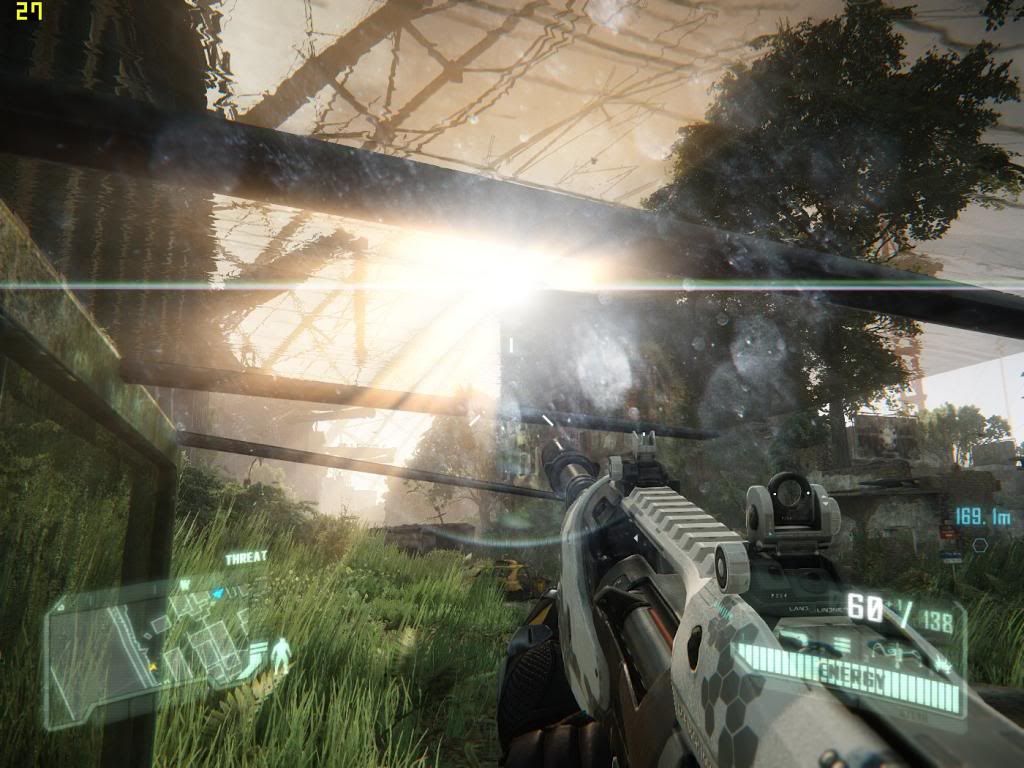Click the tactical minimap panel
This screenshot has height=768, width=1024.
150,648
